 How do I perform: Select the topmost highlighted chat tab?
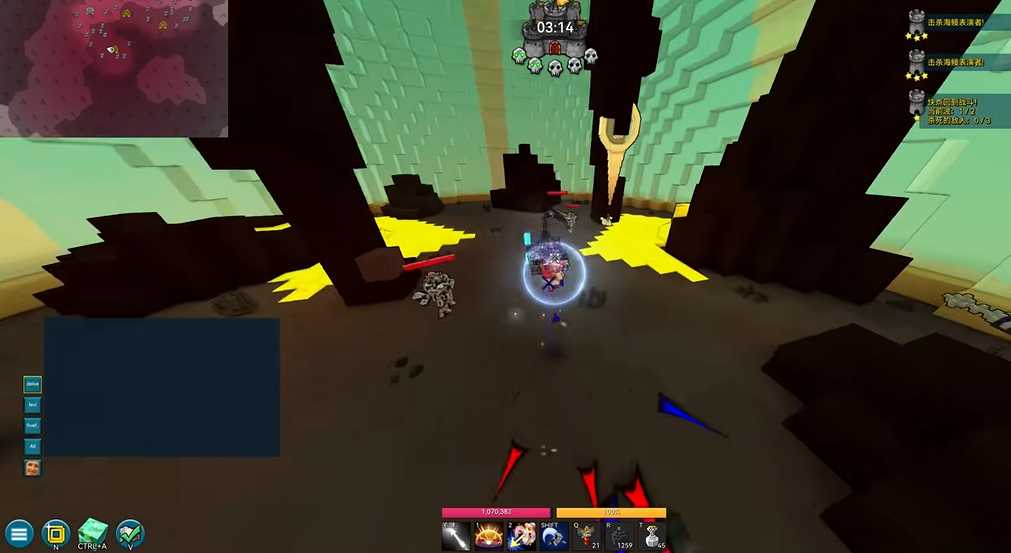33,384
